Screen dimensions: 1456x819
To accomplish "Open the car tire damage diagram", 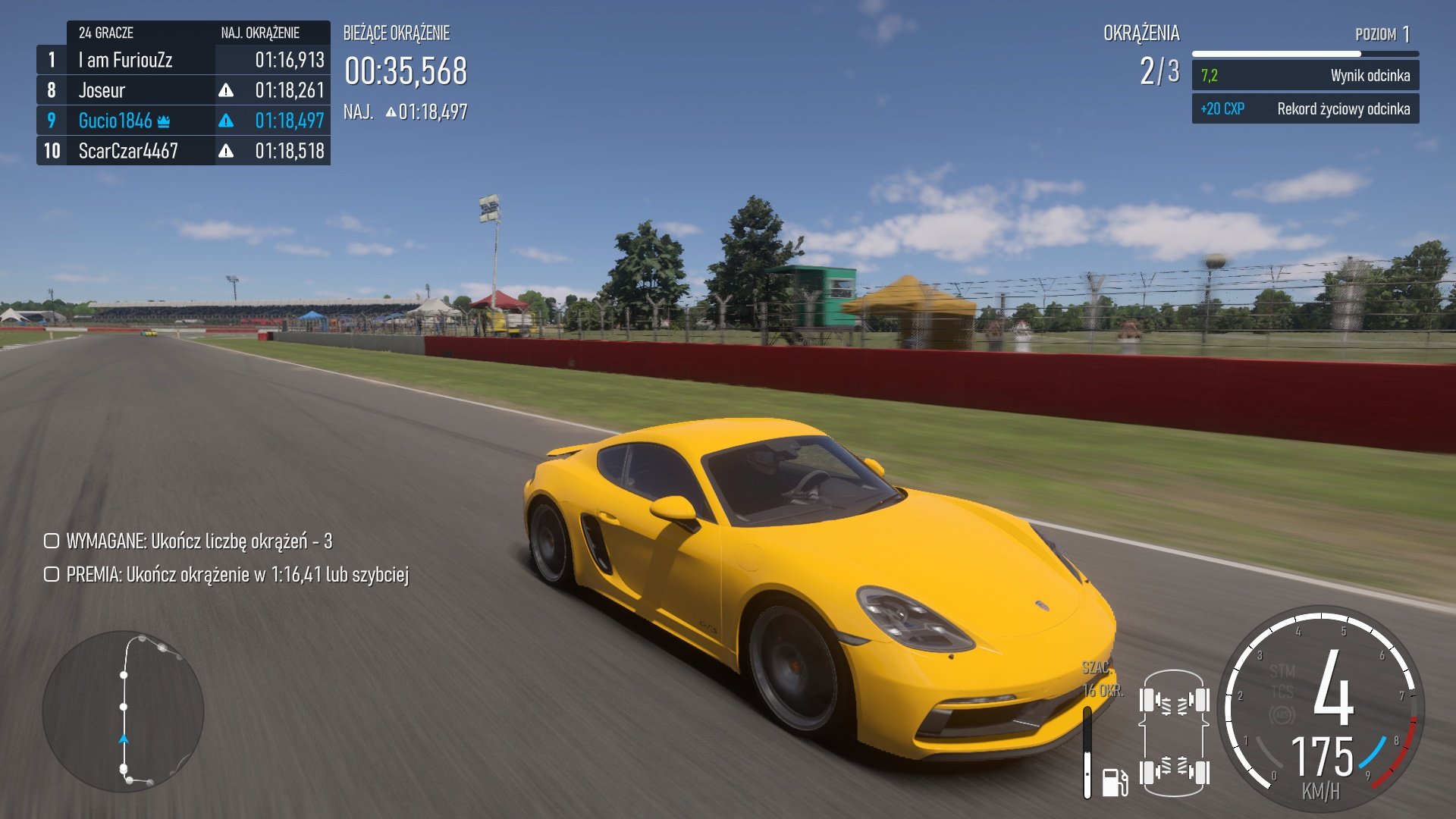I will [x=1173, y=733].
